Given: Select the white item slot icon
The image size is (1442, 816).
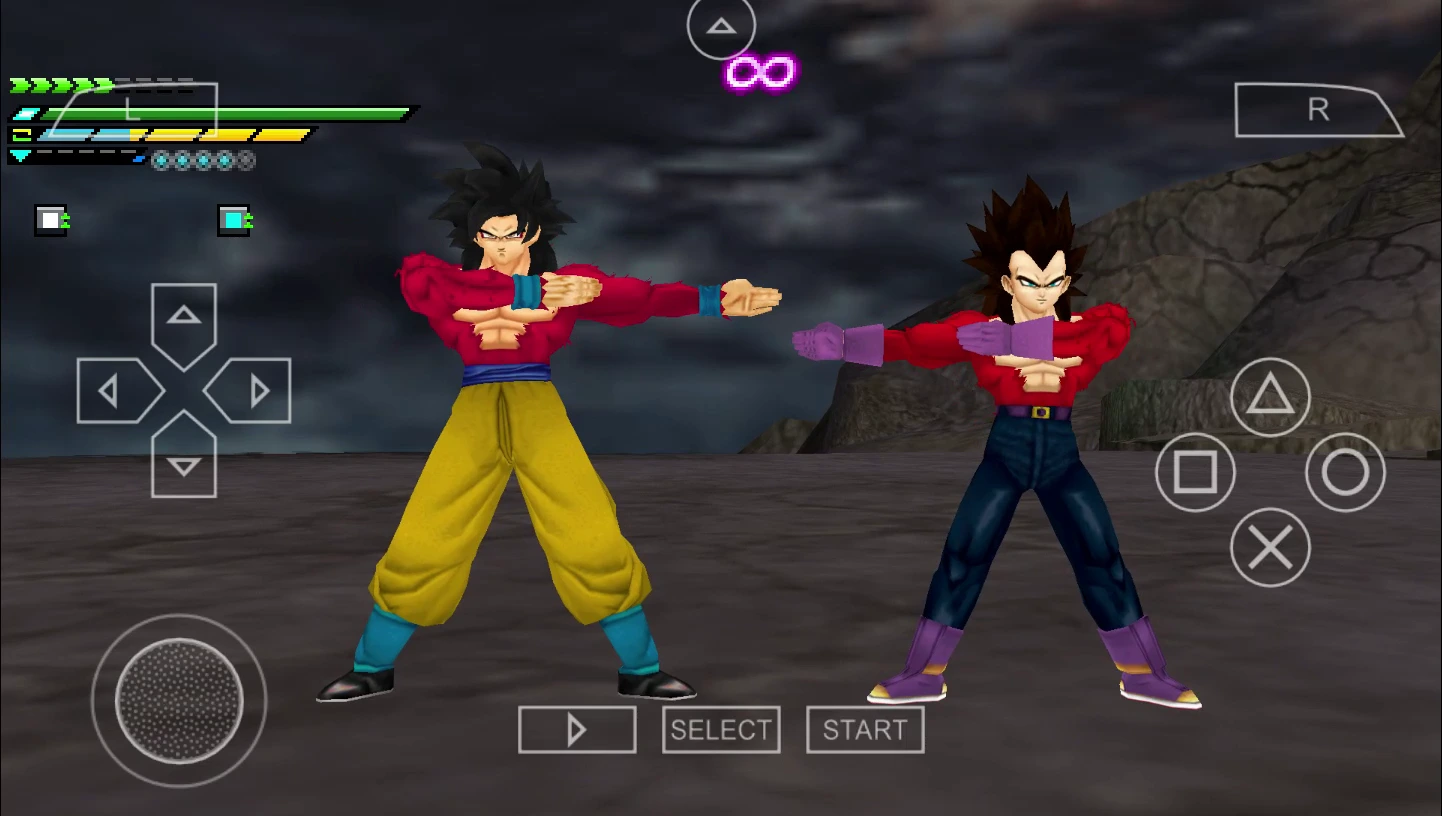Looking at the screenshot, I should pyautogui.click(x=49, y=220).
